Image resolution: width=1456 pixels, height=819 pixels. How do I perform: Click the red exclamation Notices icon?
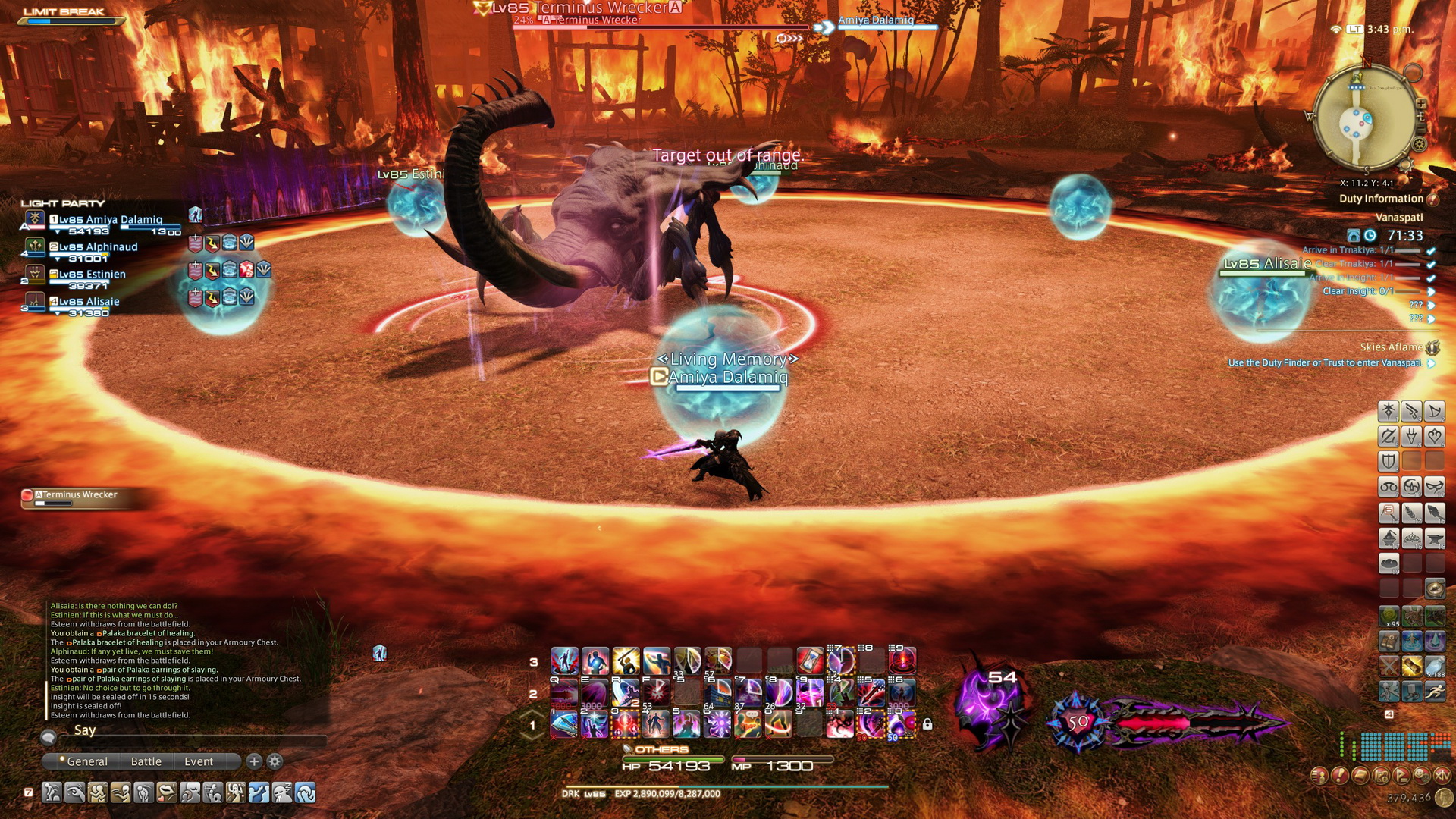(1339, 775)
